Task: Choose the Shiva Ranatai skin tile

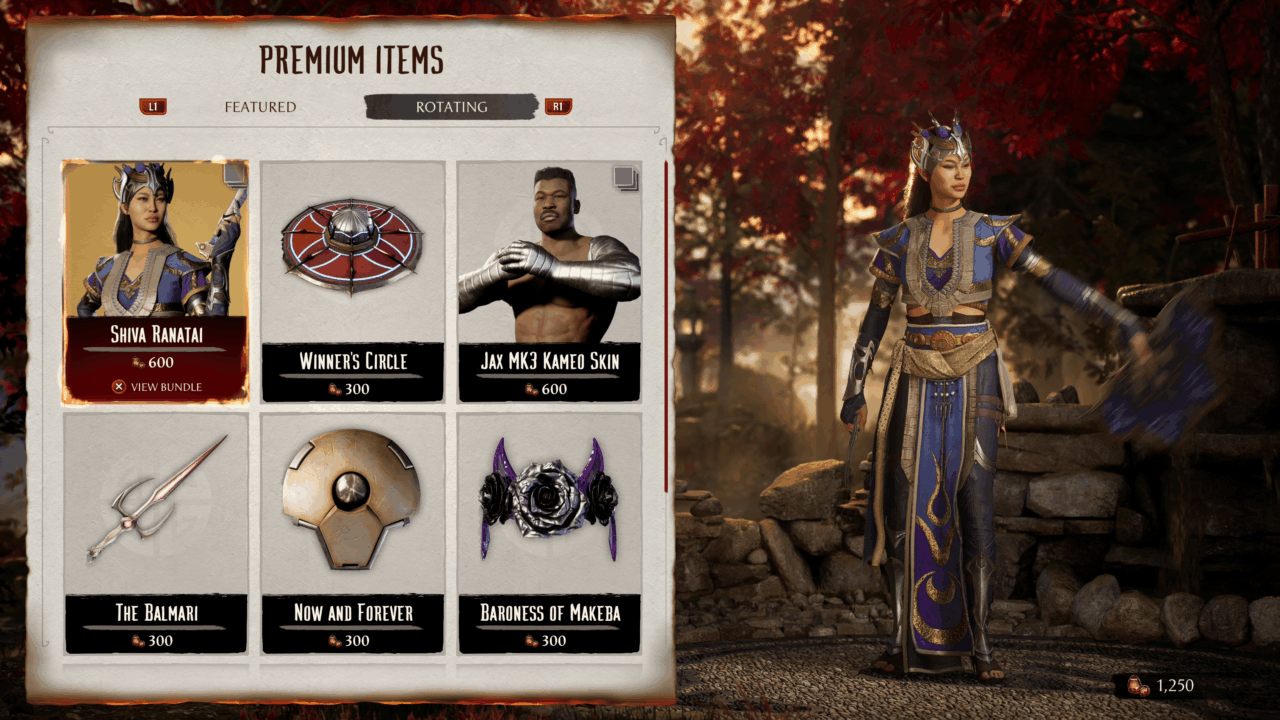Action: (155, 281)
